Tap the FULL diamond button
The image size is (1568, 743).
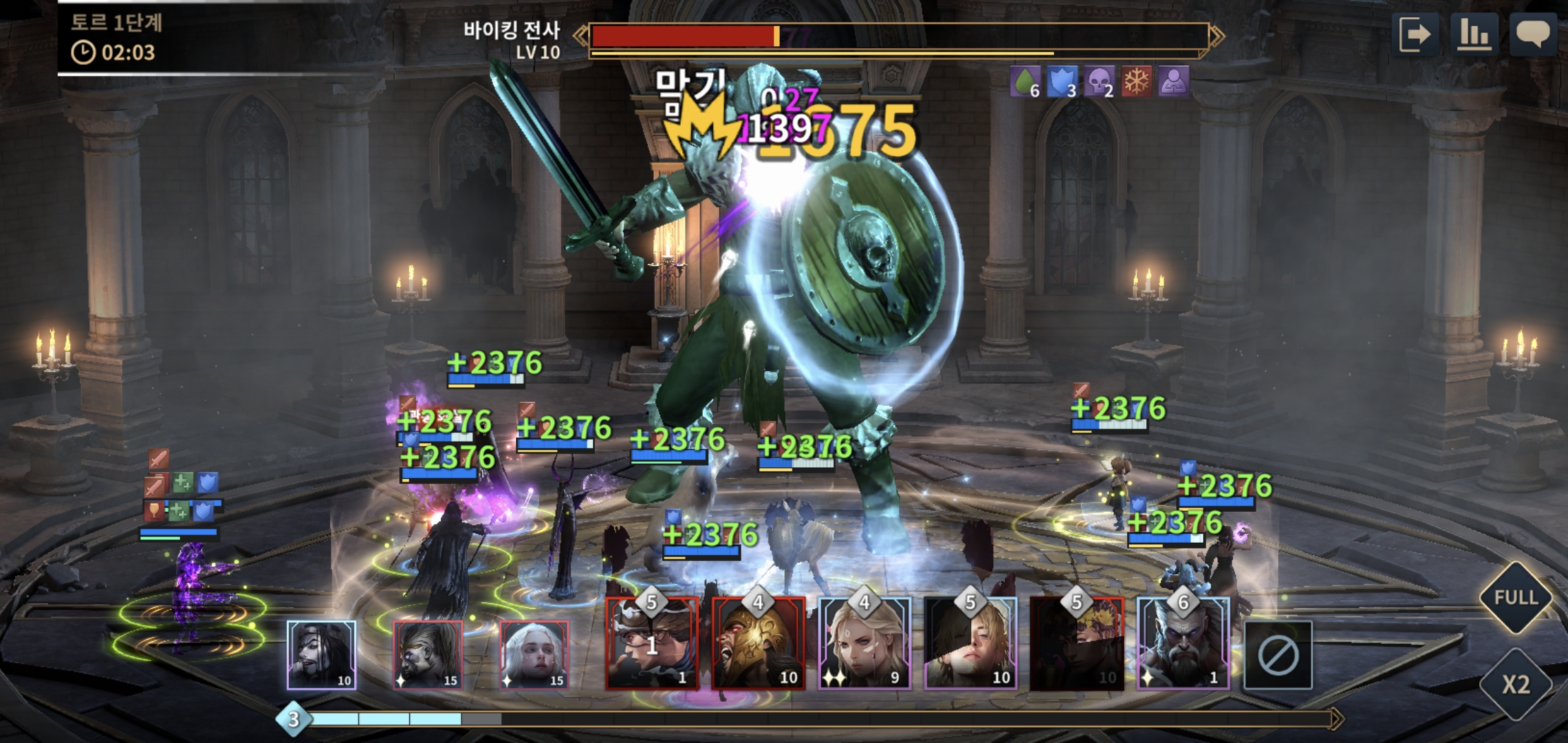pyautogui.click(x=1516, y=597)
